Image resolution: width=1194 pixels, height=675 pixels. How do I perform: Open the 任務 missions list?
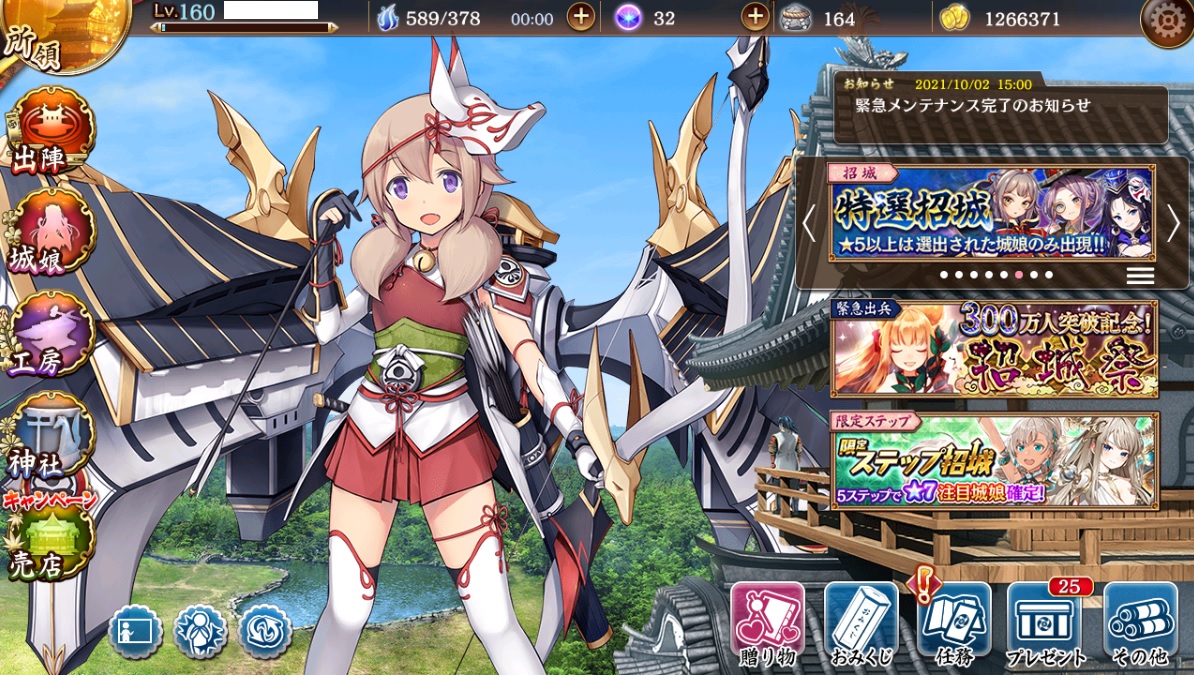(954, 623)
